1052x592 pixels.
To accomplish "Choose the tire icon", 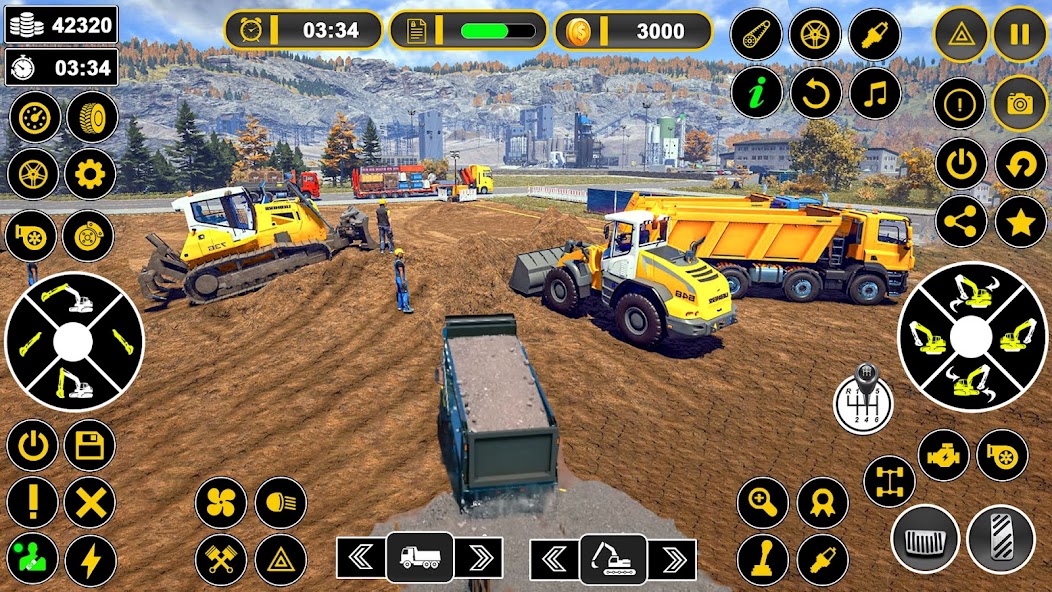I will click(92, 117).
